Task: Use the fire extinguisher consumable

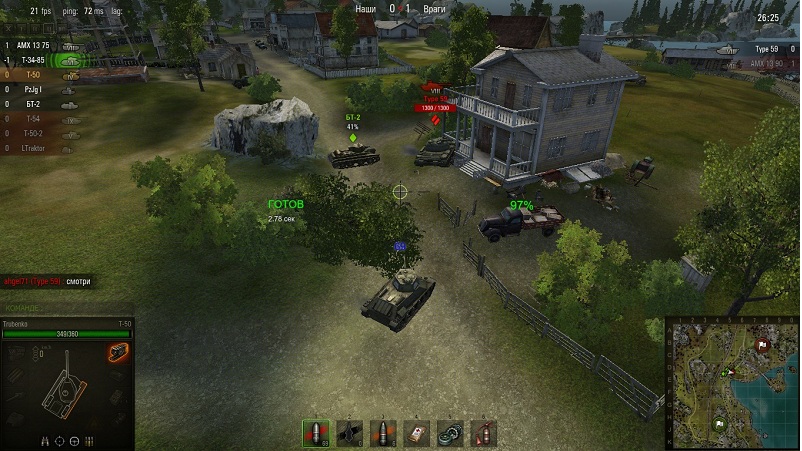Action: (483, 432)
